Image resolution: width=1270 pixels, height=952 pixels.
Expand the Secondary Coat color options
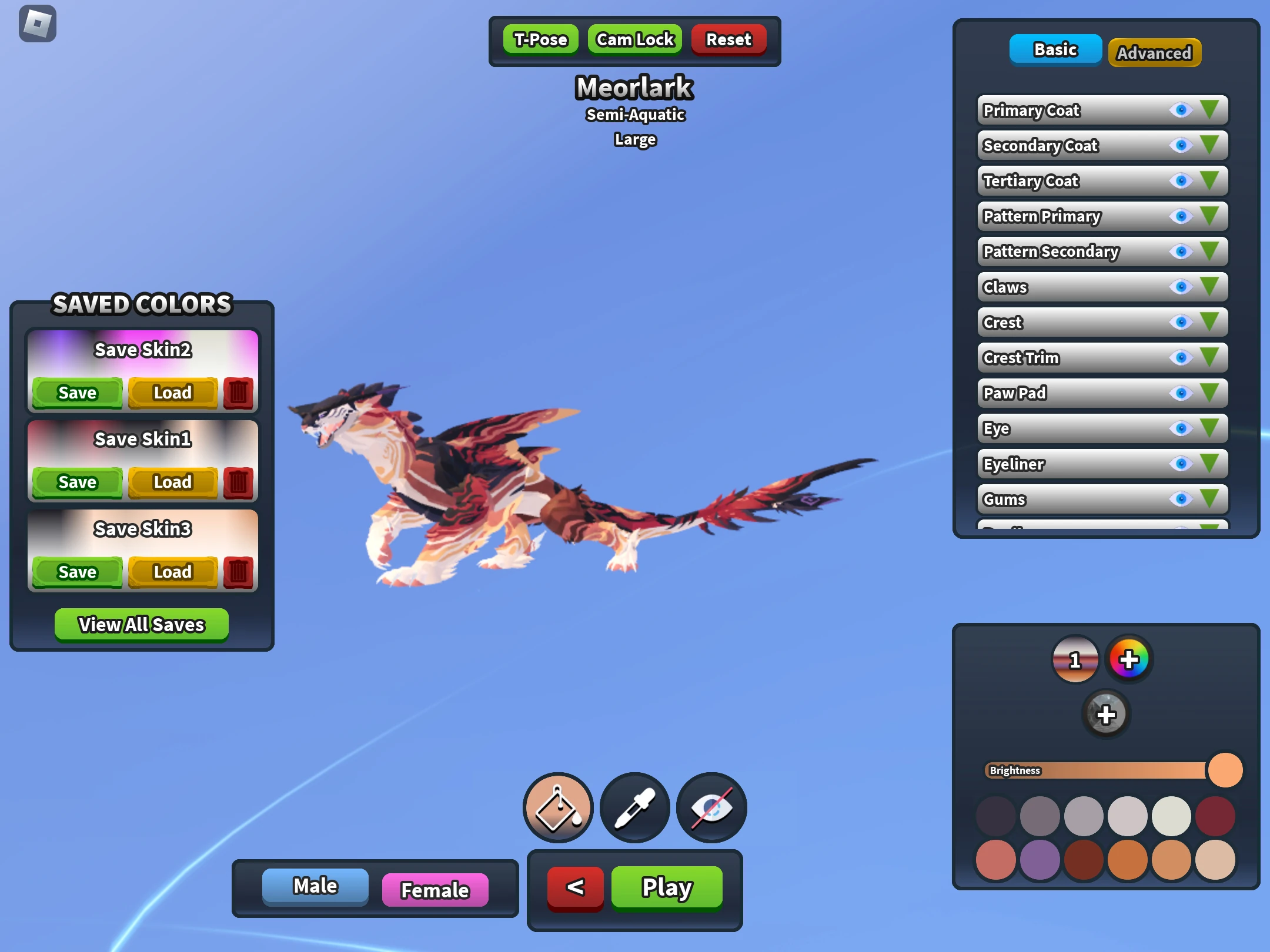(x=1209, y=146)
